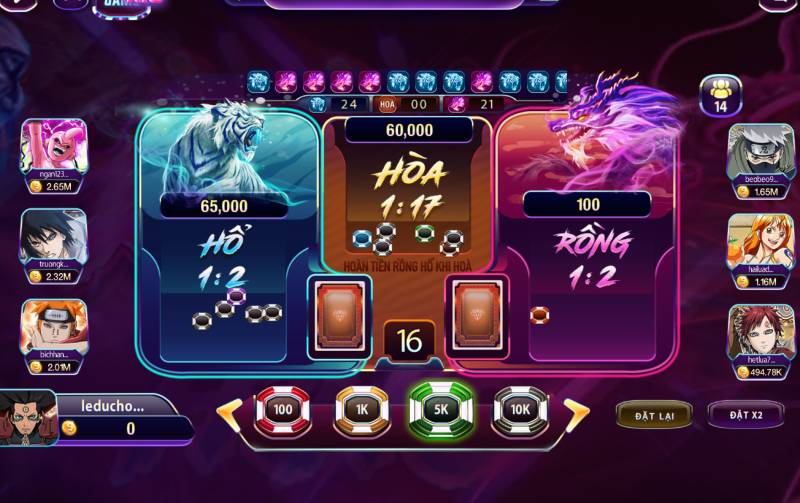Select the red 100 chip
This screenshot has height=503, width=800.
point(283,409)
